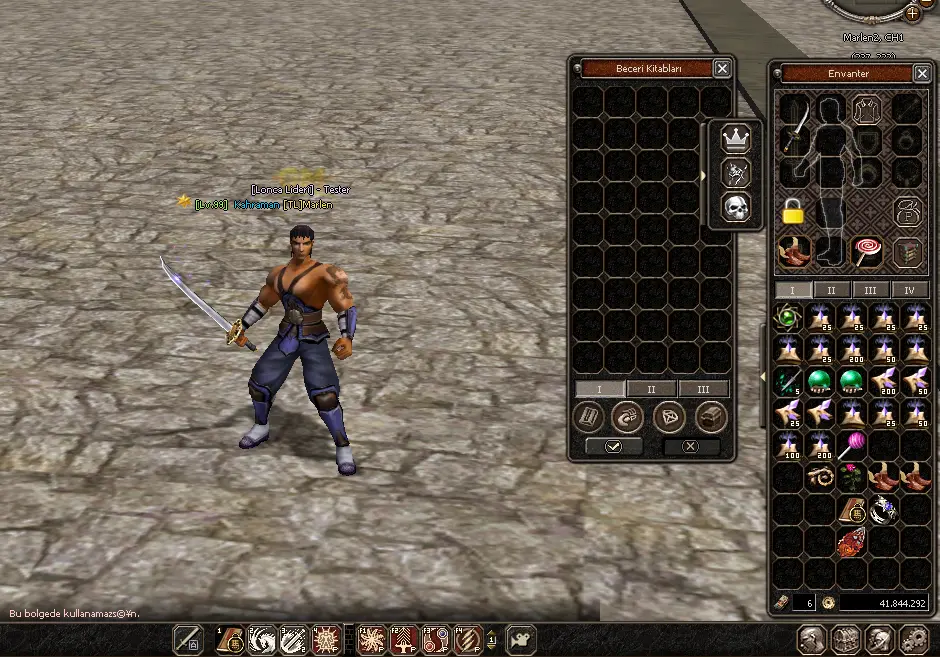Close the Envanter window
Image resolution: width=940 pixels, height=657 pixels.
922,73
